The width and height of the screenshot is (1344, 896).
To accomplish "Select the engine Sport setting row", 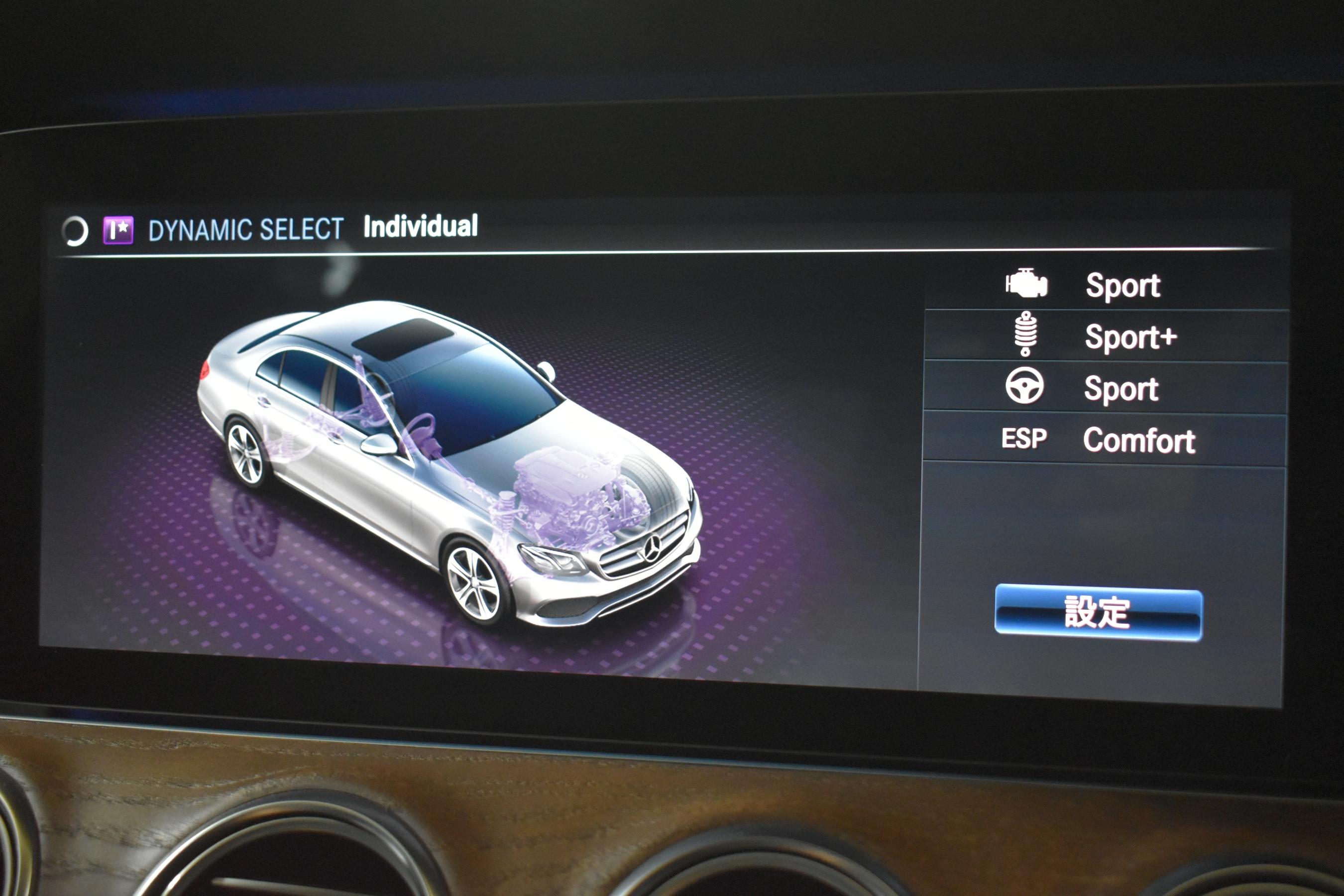I will [x=1105, y=285].
